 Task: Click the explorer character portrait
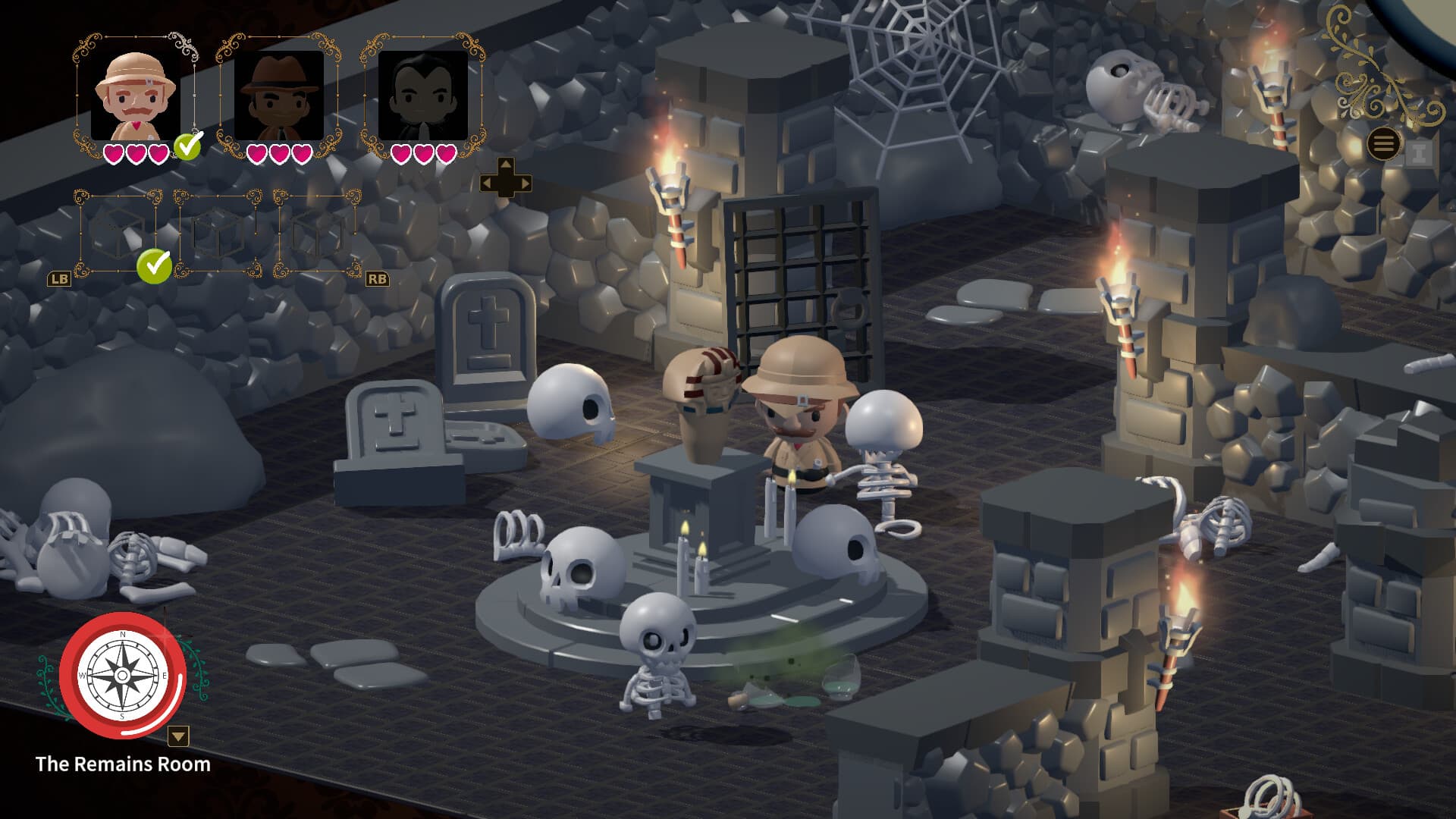pos(133,97)
